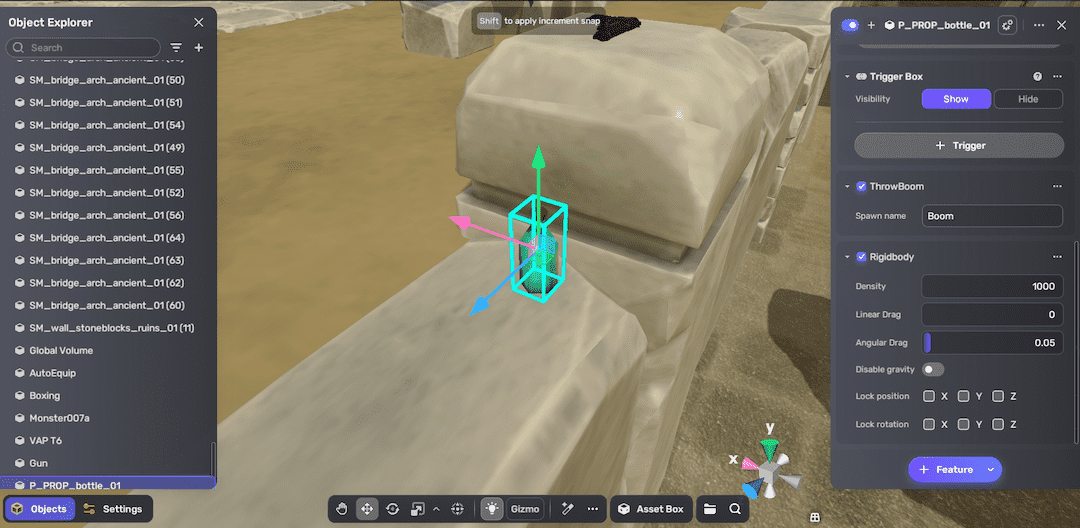The width and height of the screenshot is (1080, 528).
Task: Open the Object Explorer filter options
Action: (176, 48)
